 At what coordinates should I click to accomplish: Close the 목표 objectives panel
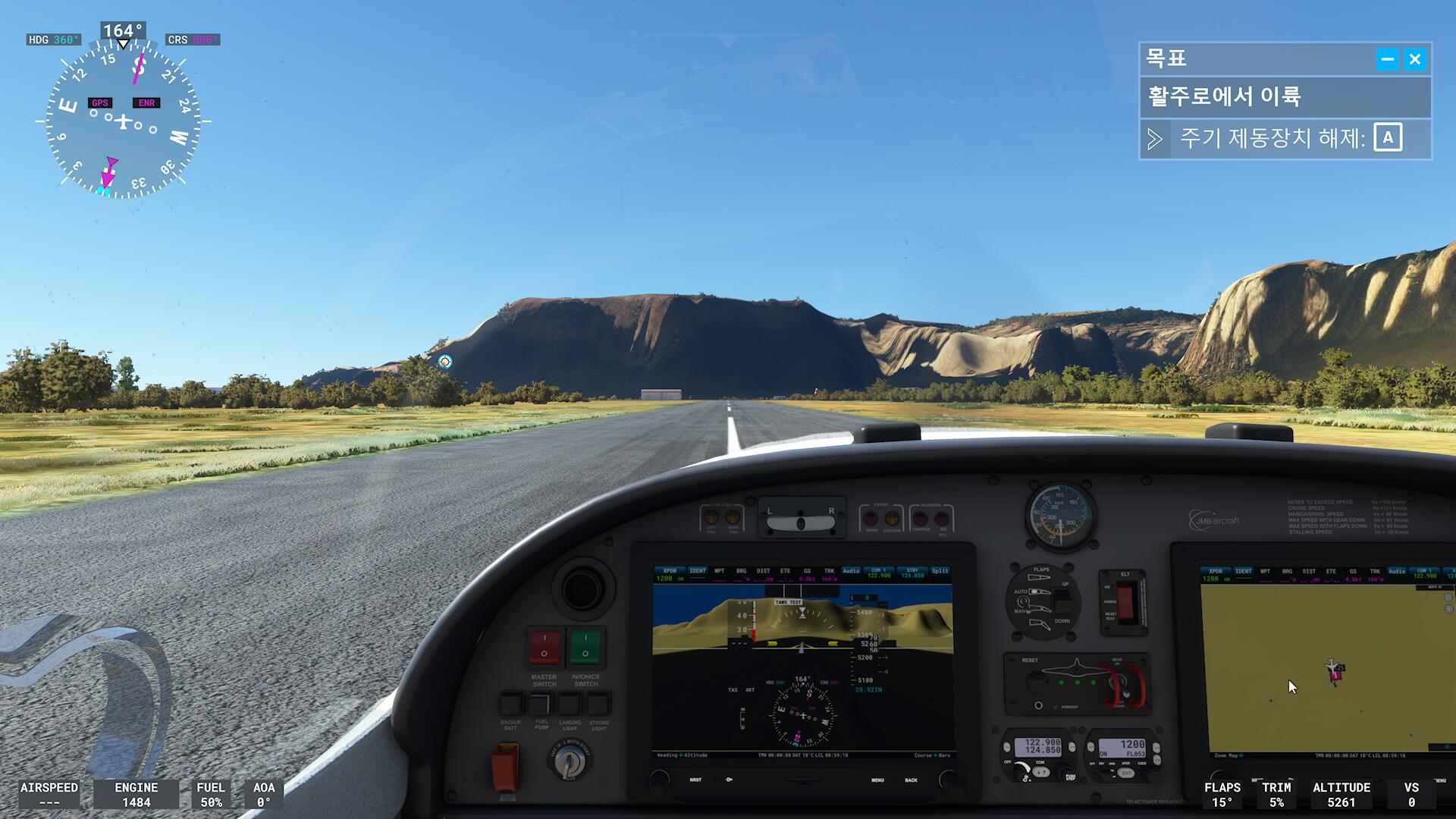coord(1415,59)
